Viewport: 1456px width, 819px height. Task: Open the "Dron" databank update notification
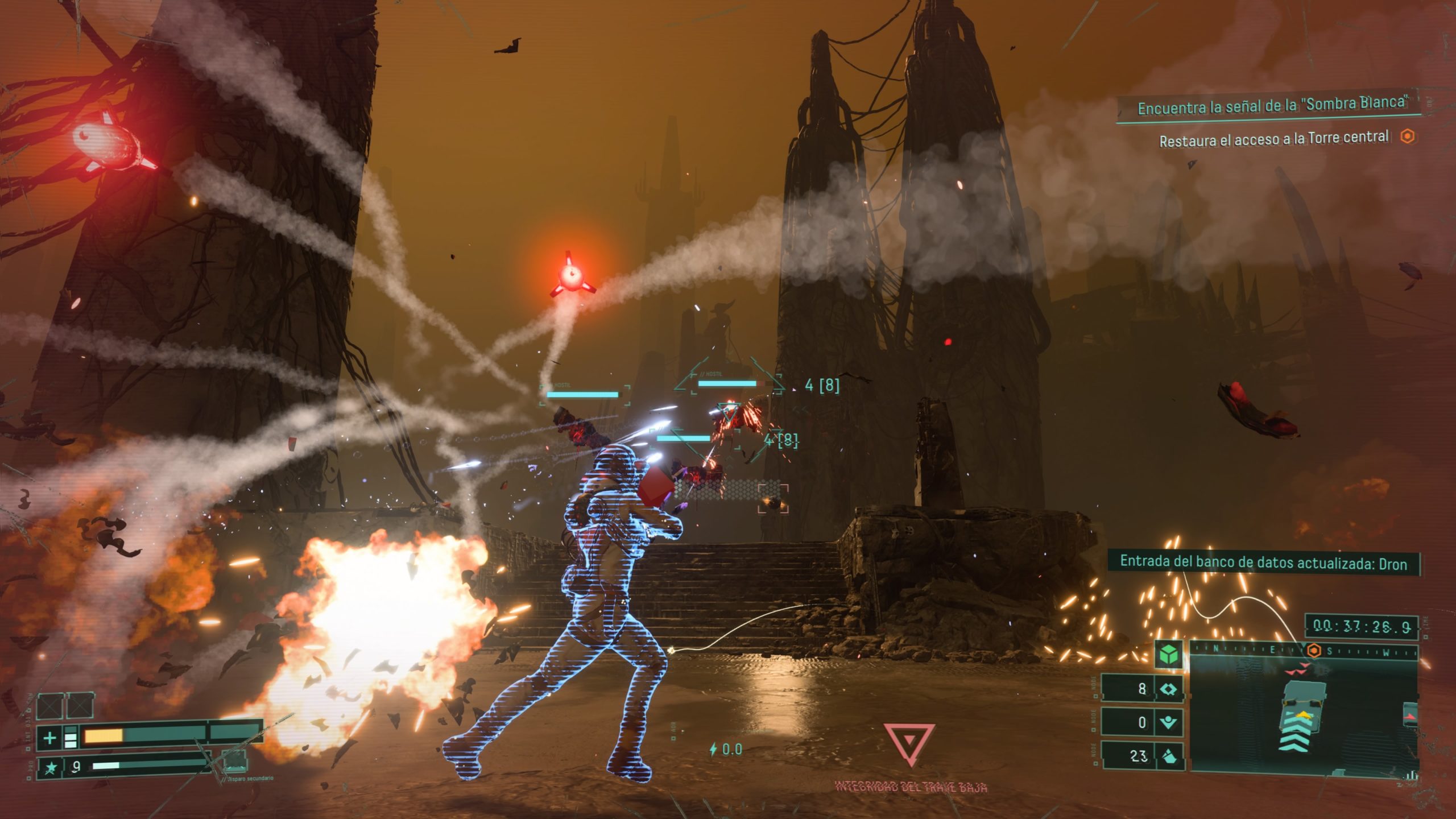1263,563
